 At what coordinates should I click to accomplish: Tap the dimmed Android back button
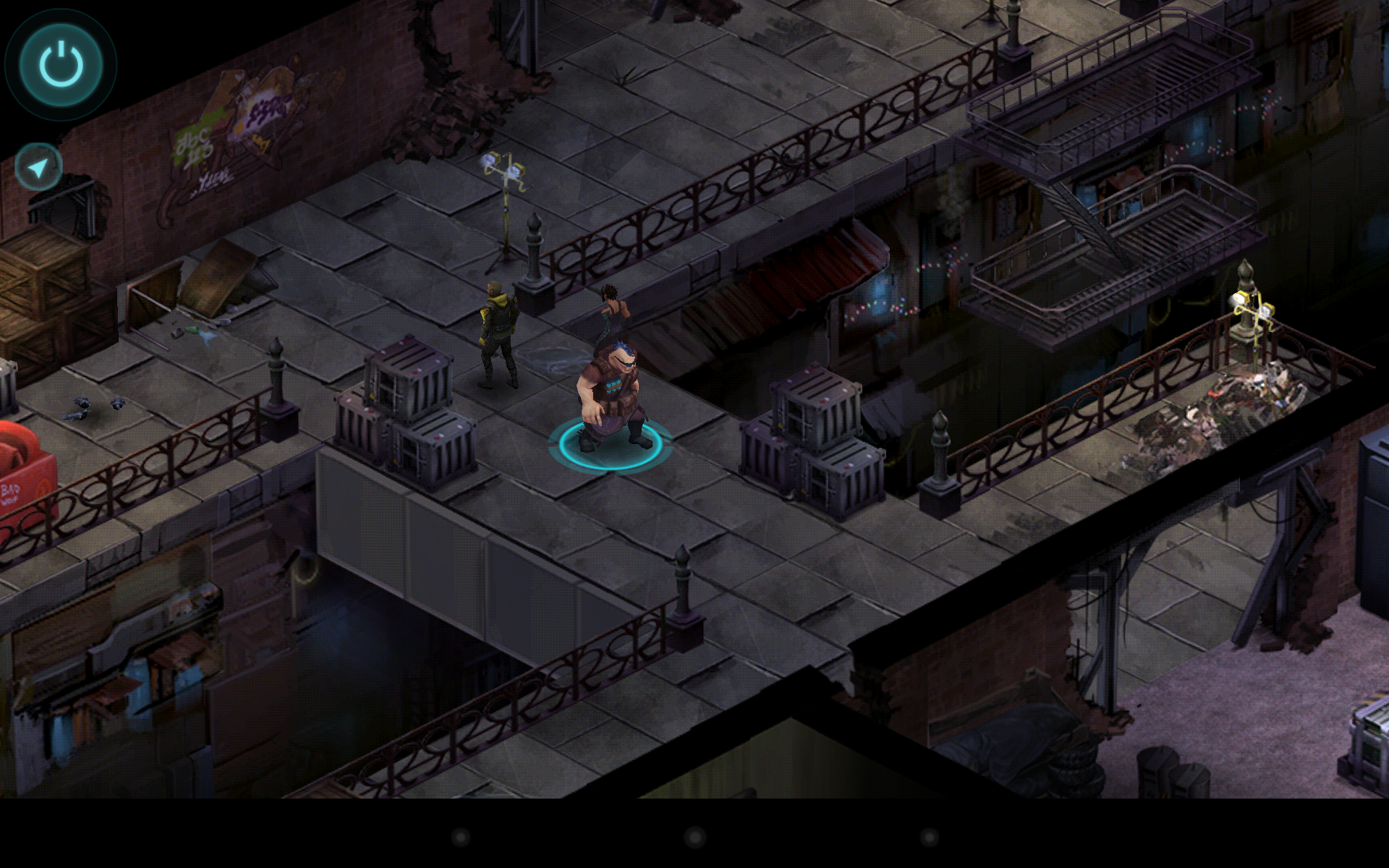459,836
